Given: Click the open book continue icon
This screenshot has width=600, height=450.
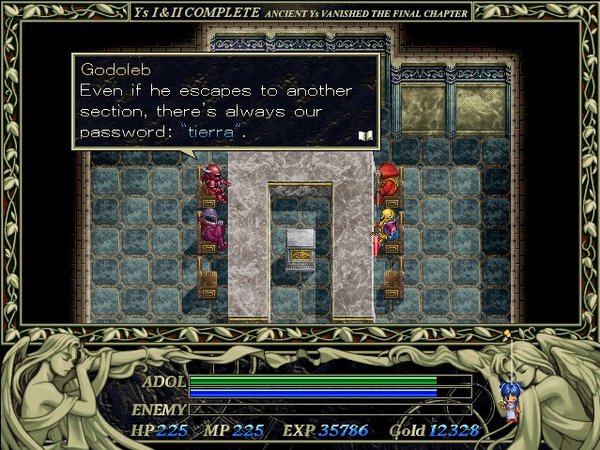Looking at the screenshot, I should tap(365, 134).
